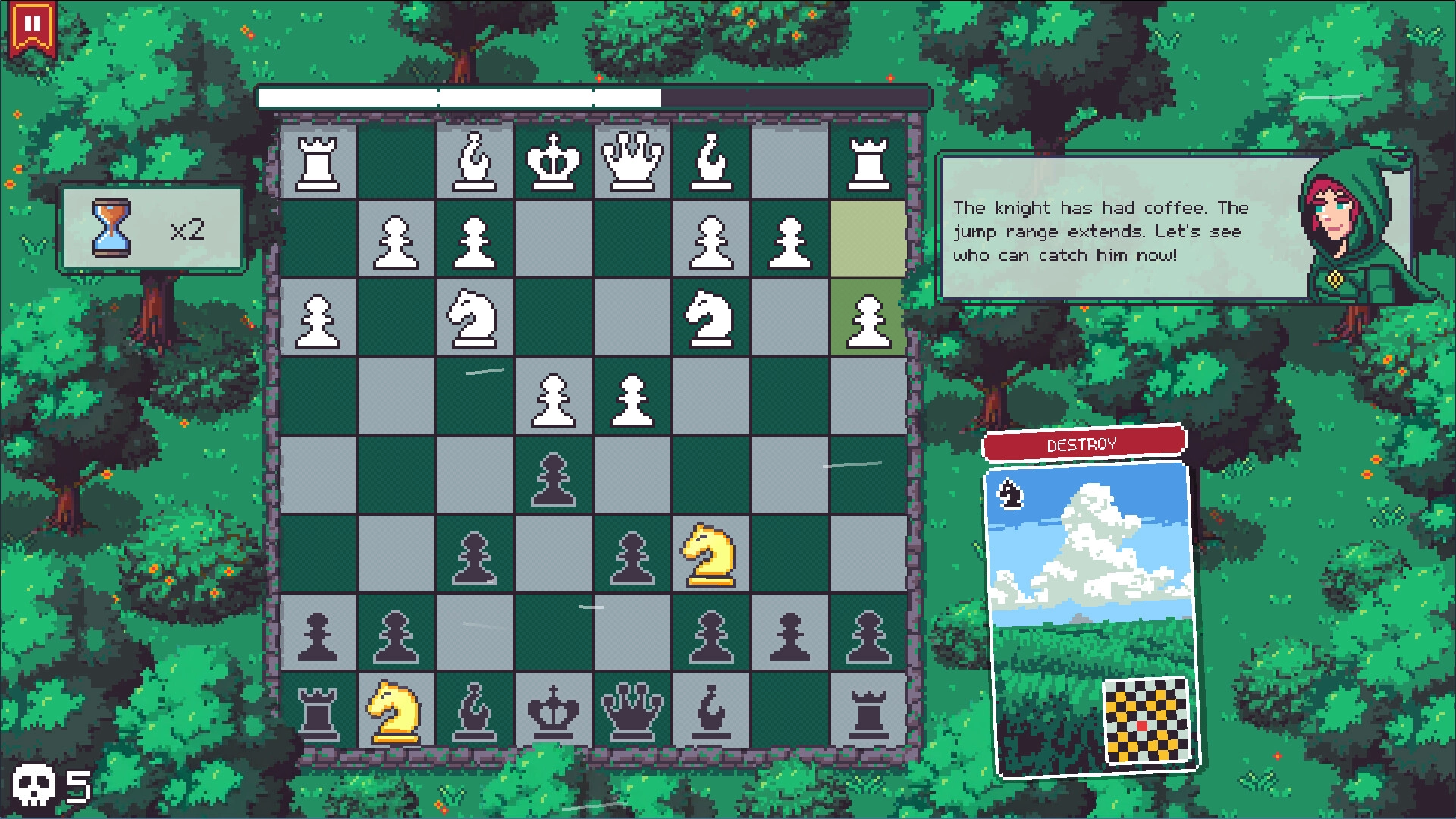
Task: Click the black rook in the bottom-right corner
Action: tap(867, 713)
